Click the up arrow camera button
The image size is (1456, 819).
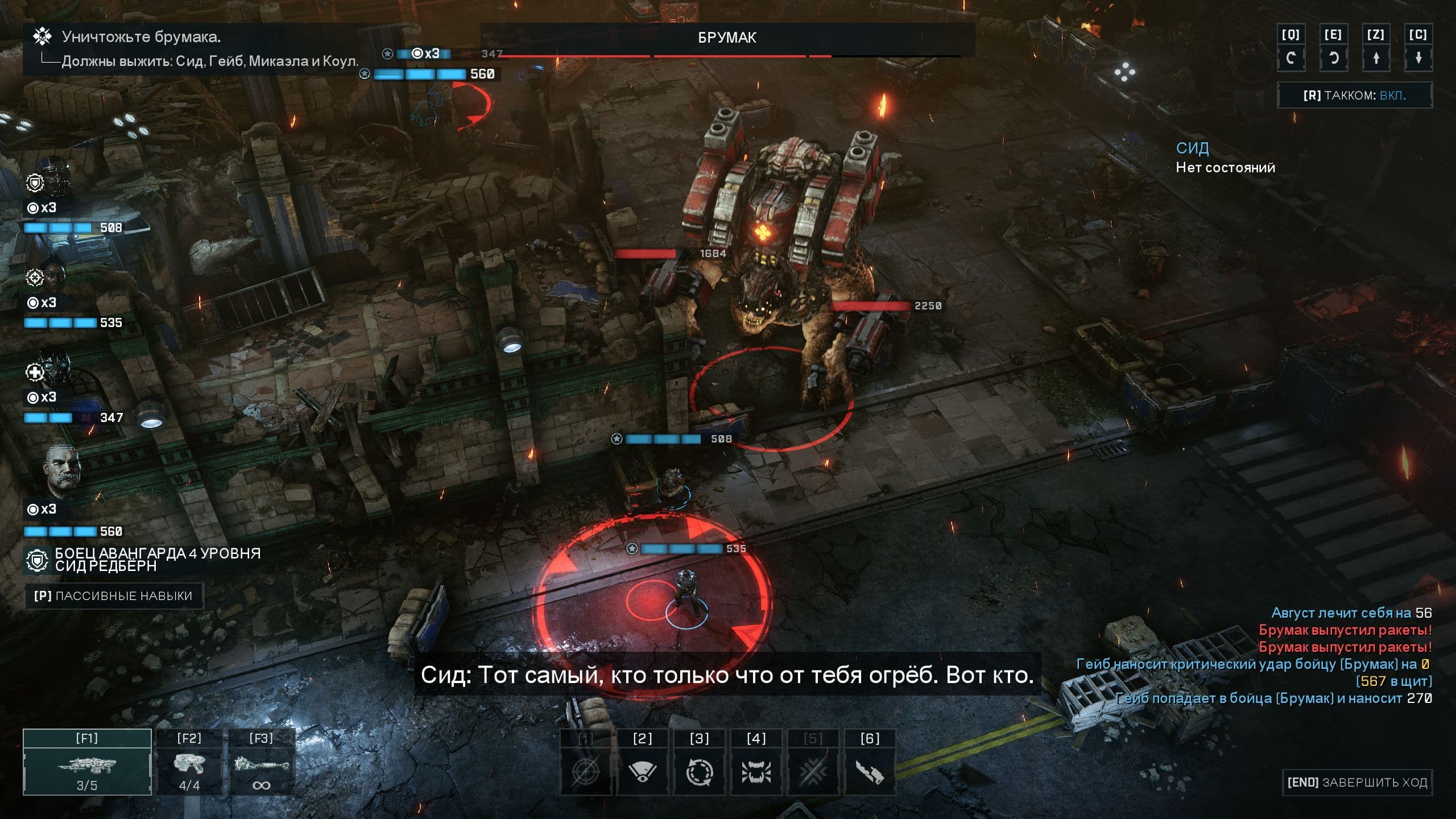pyautogui.click(x=1376, y=57)
